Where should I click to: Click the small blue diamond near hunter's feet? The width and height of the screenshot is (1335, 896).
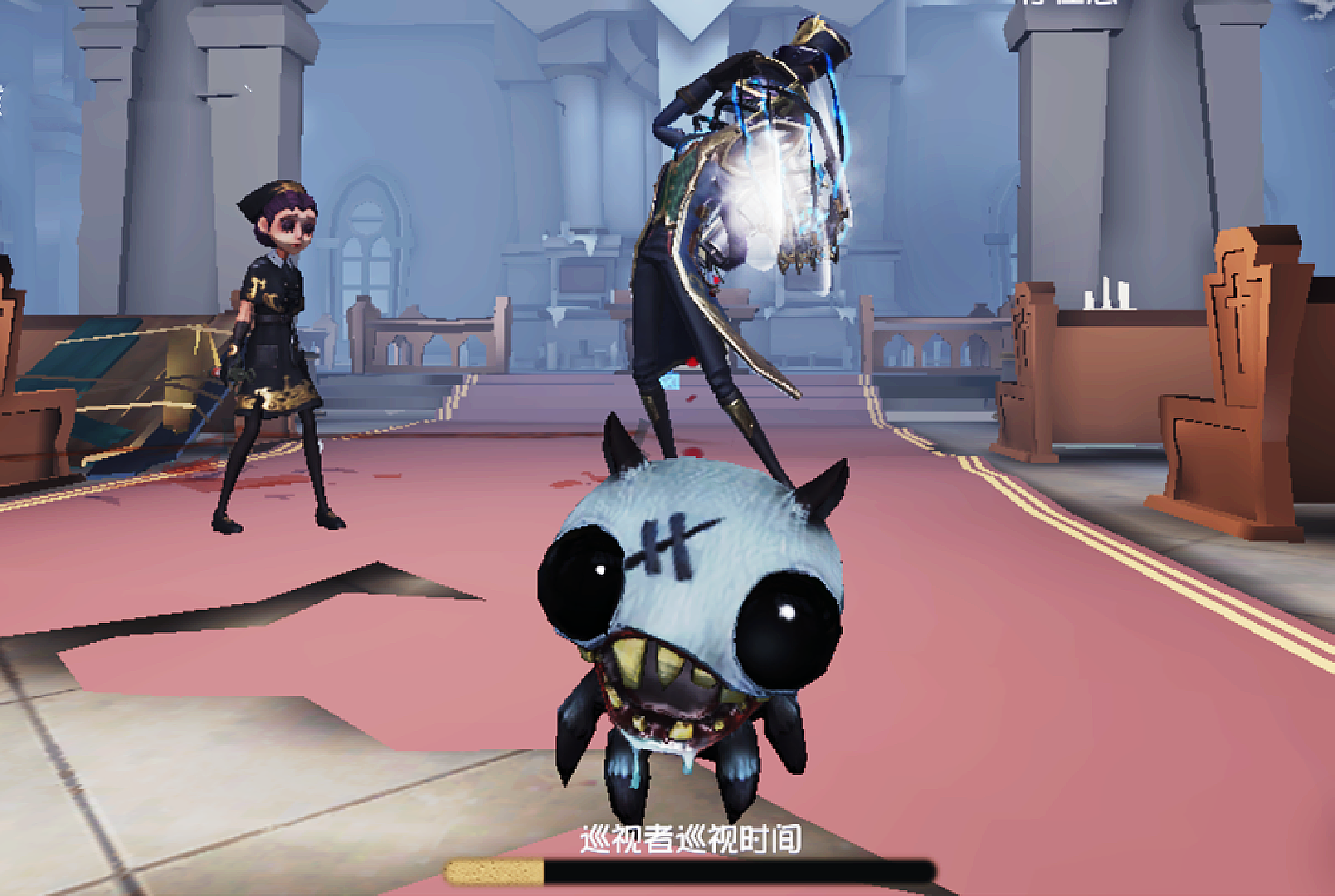coord(670,380)
